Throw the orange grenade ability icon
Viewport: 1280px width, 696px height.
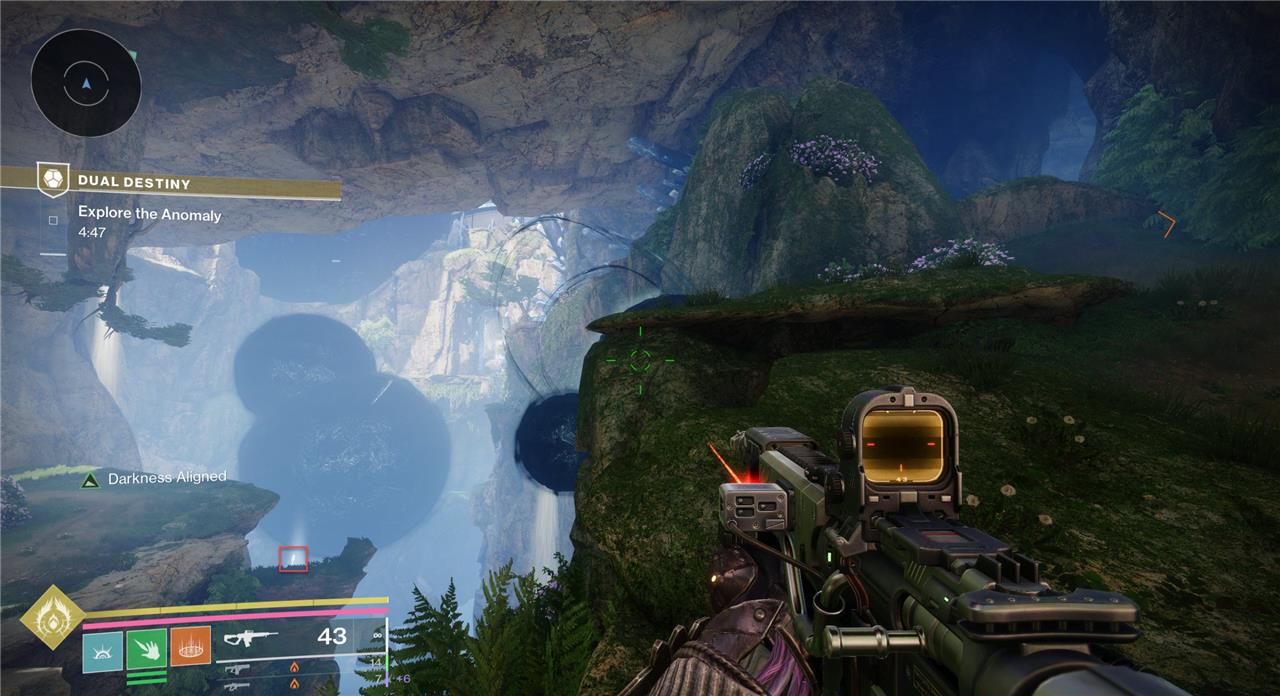click(x=191, y=646)
